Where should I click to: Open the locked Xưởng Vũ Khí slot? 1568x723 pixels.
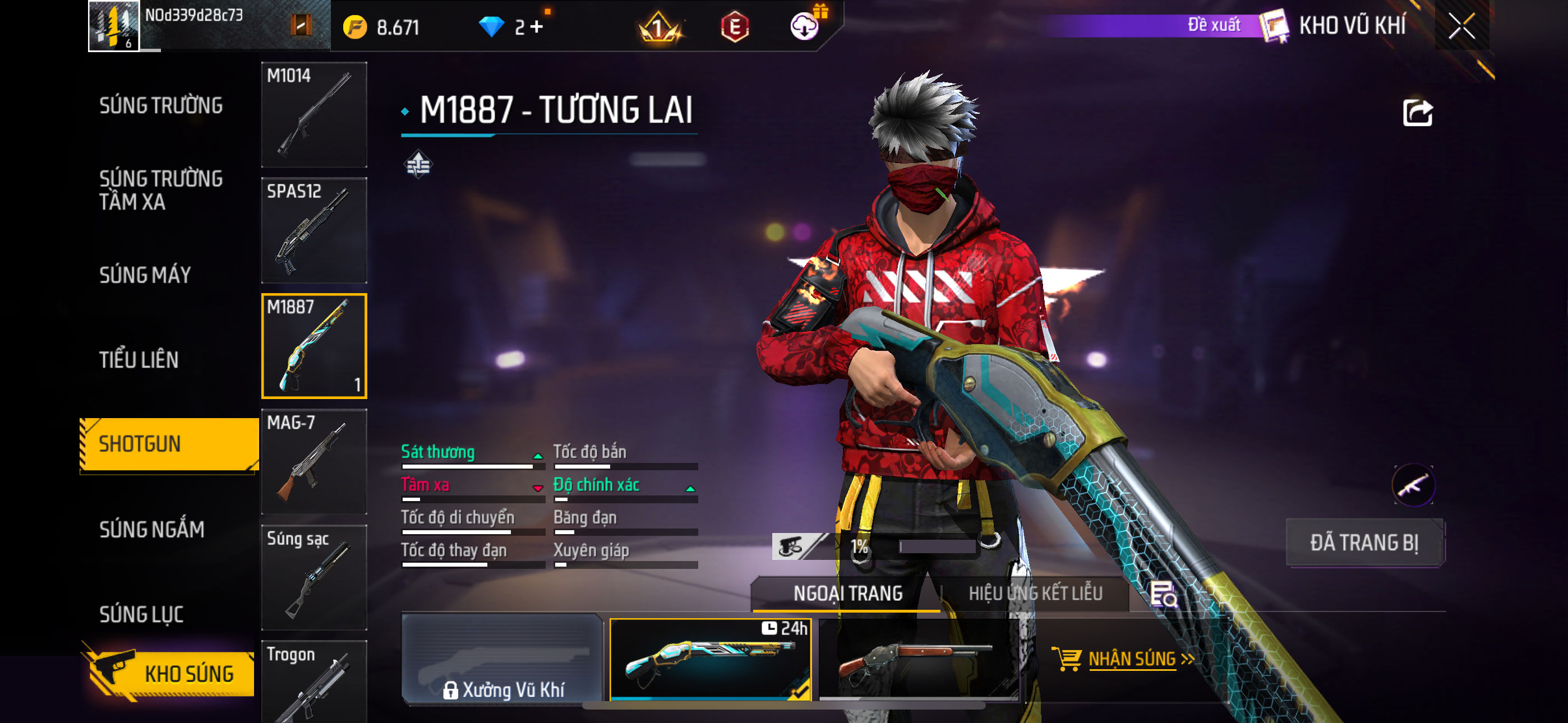pyautogui.click(x=503, y=659)
